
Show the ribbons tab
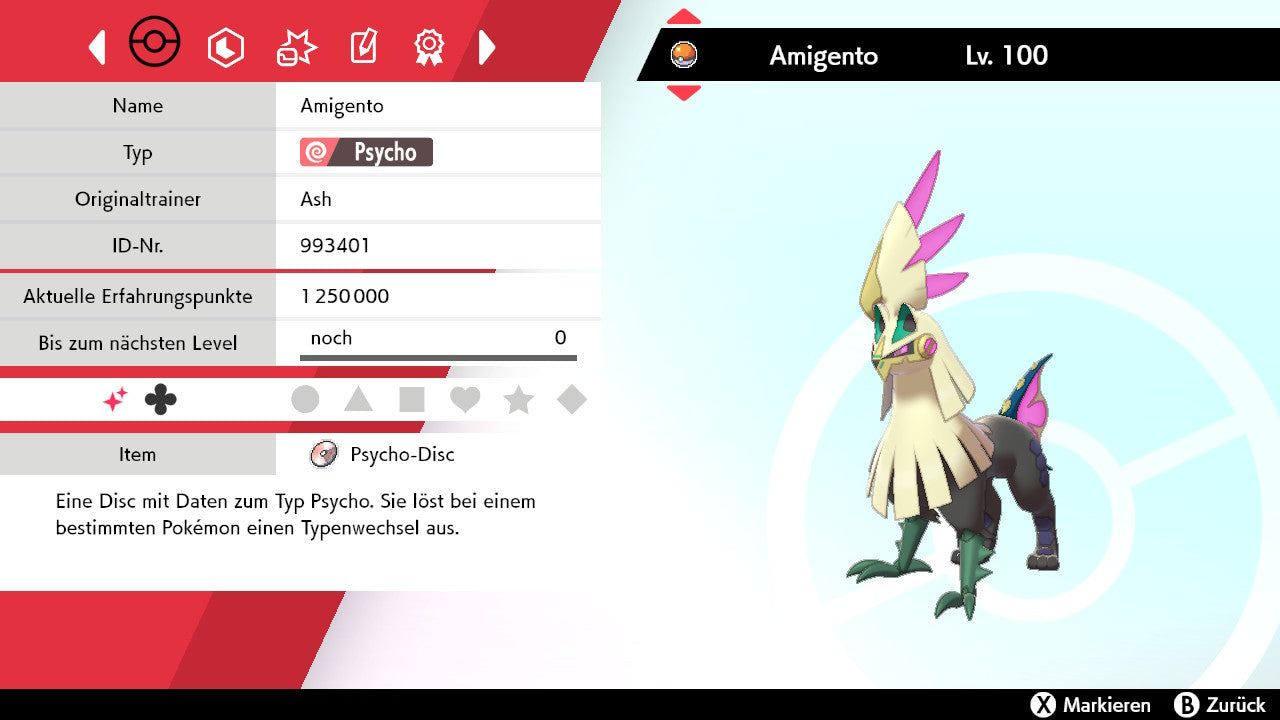point(429,47)
